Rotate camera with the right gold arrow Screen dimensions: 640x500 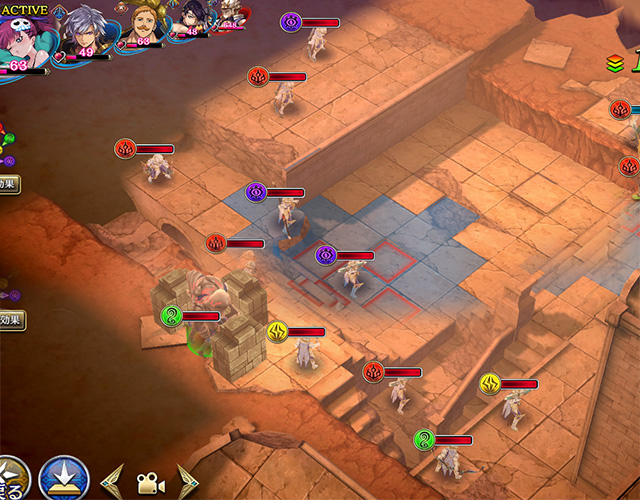pyautogui.click(x=187, y=482)
